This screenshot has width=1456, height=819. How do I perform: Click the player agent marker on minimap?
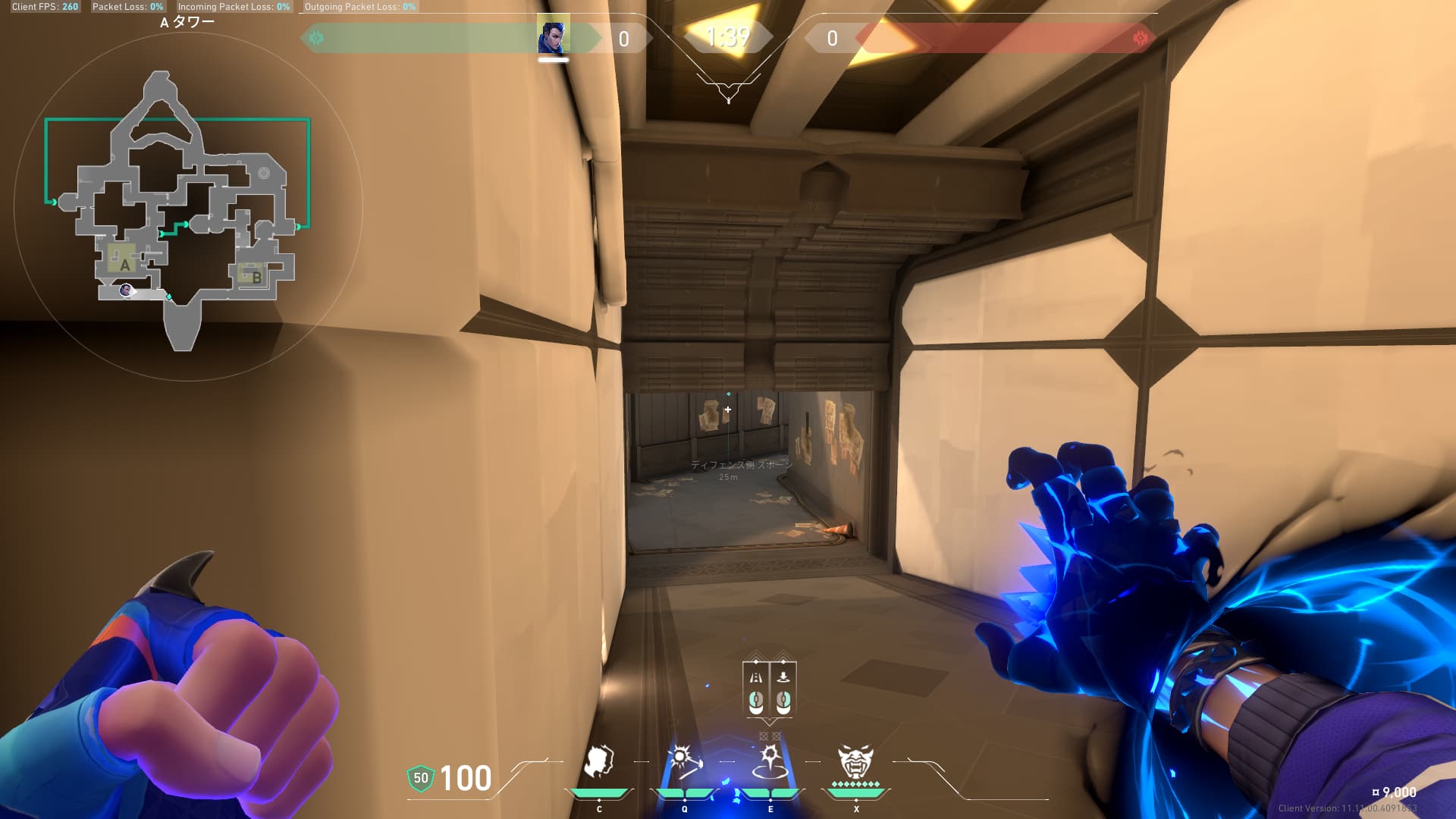[125, 290]
